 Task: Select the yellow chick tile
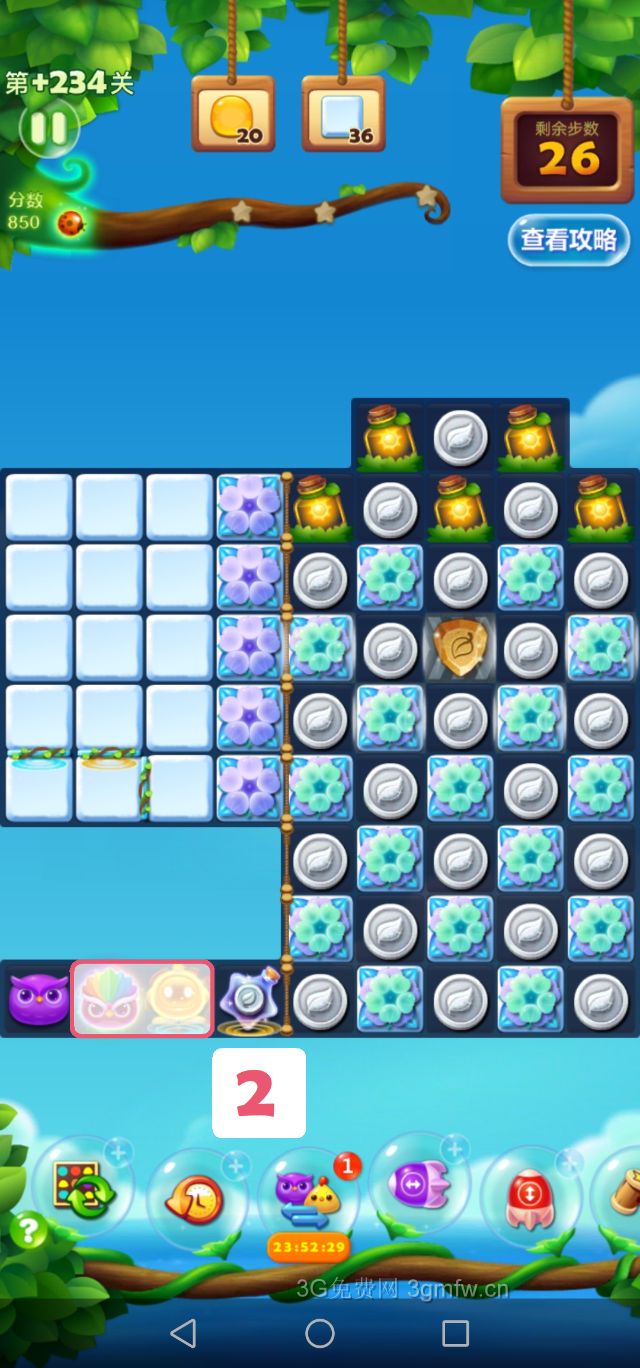point(176,999)
